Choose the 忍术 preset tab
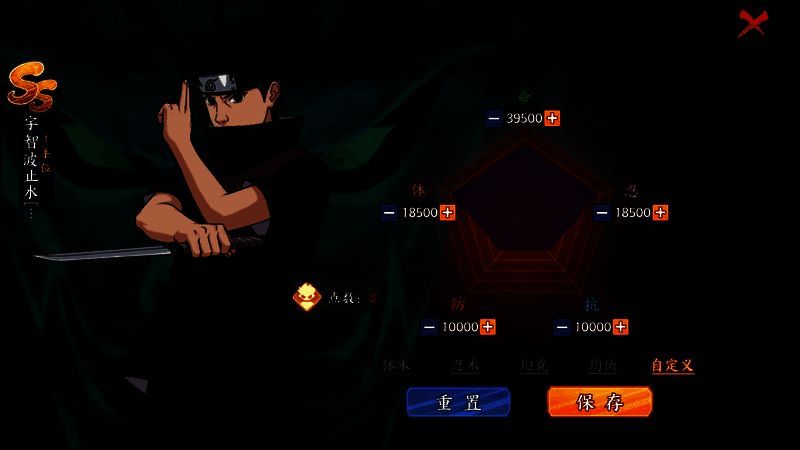This screenshot has height=450, width=800. pyautogui.click(x=464, y=366)
